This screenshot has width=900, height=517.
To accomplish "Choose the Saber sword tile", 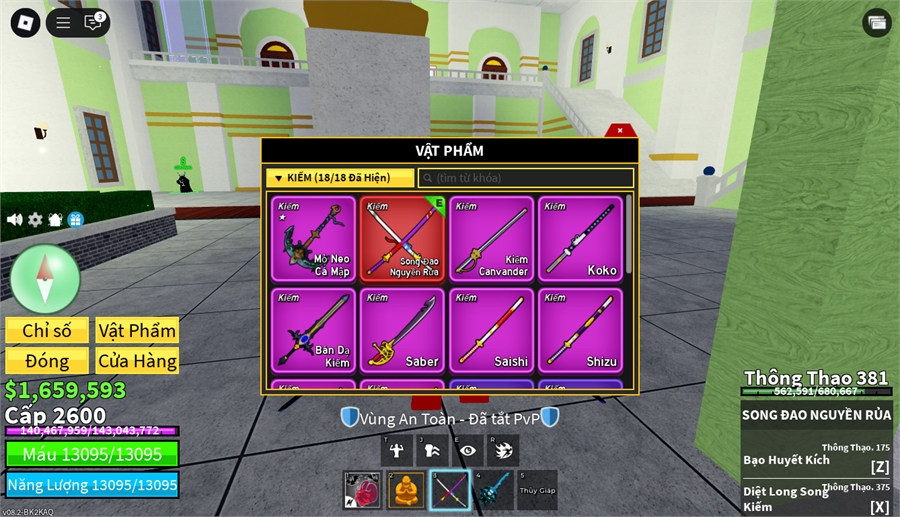I will (402, 331).
